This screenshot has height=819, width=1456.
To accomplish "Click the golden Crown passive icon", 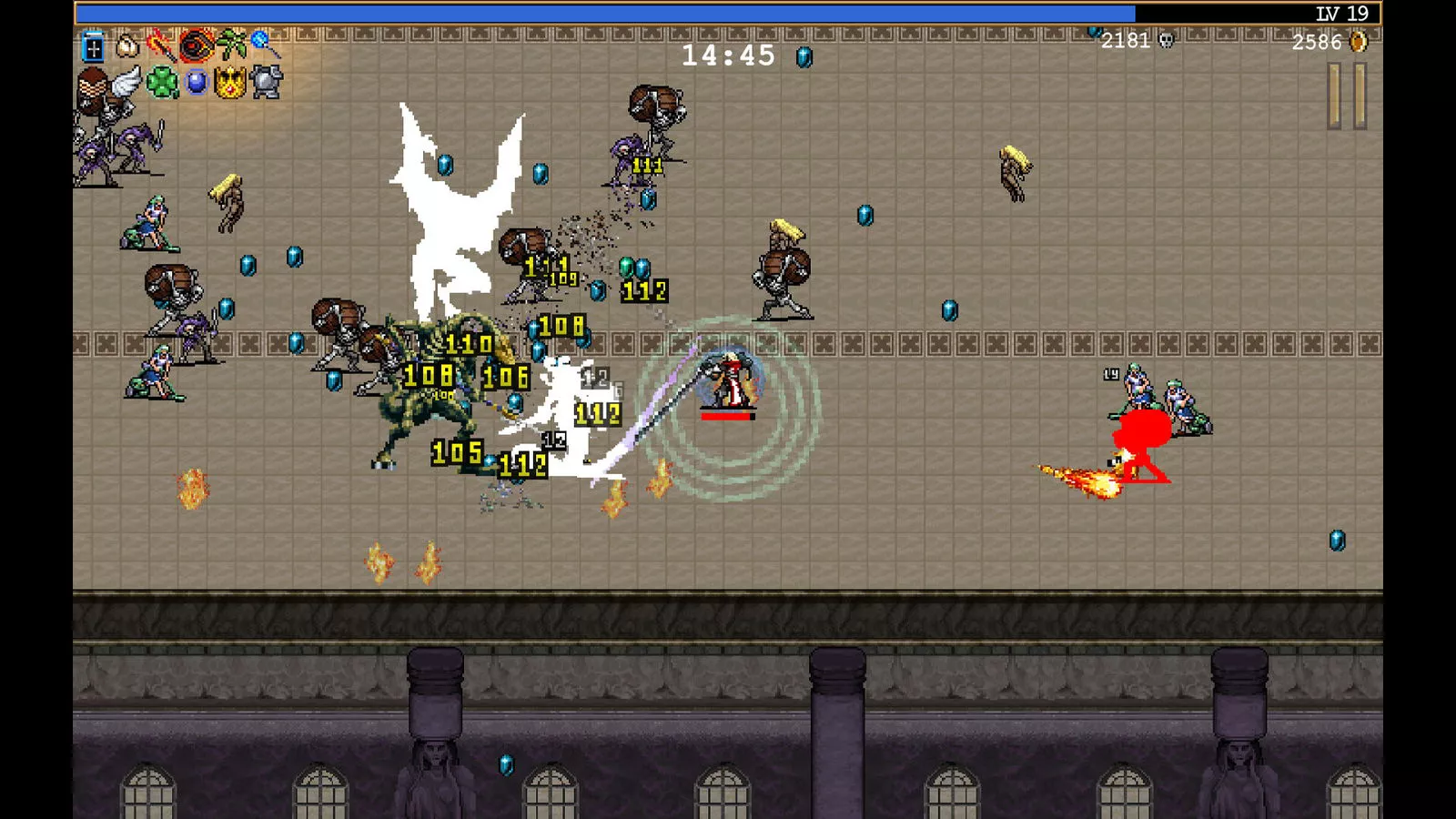I will (229, 84).
